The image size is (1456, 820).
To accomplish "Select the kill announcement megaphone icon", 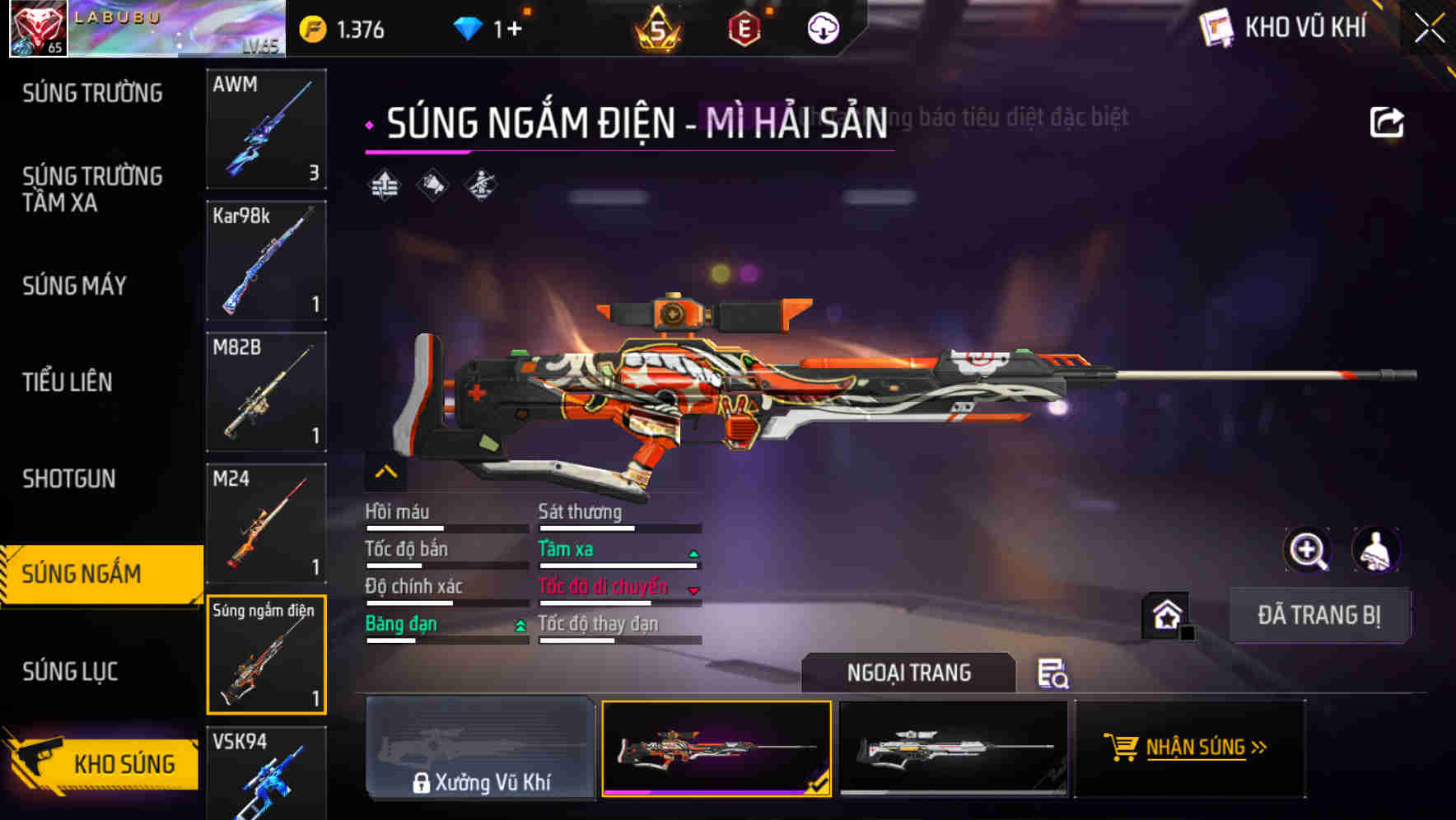I will click(432, 186).
